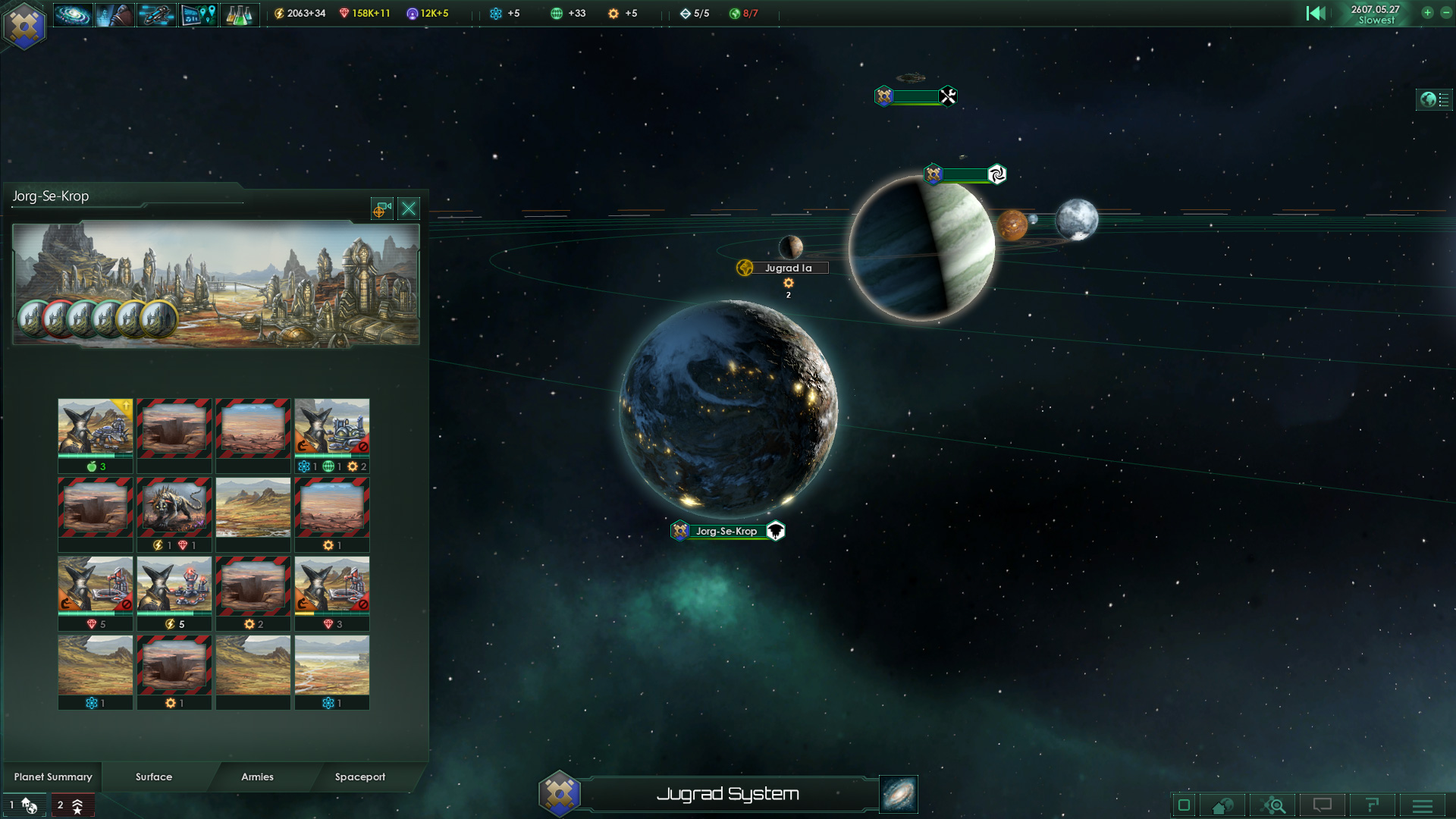Decrease game speed with the minus stepper
Image resolution: width=1456 pixels, height=819 pixels.
pos(1448,13)
